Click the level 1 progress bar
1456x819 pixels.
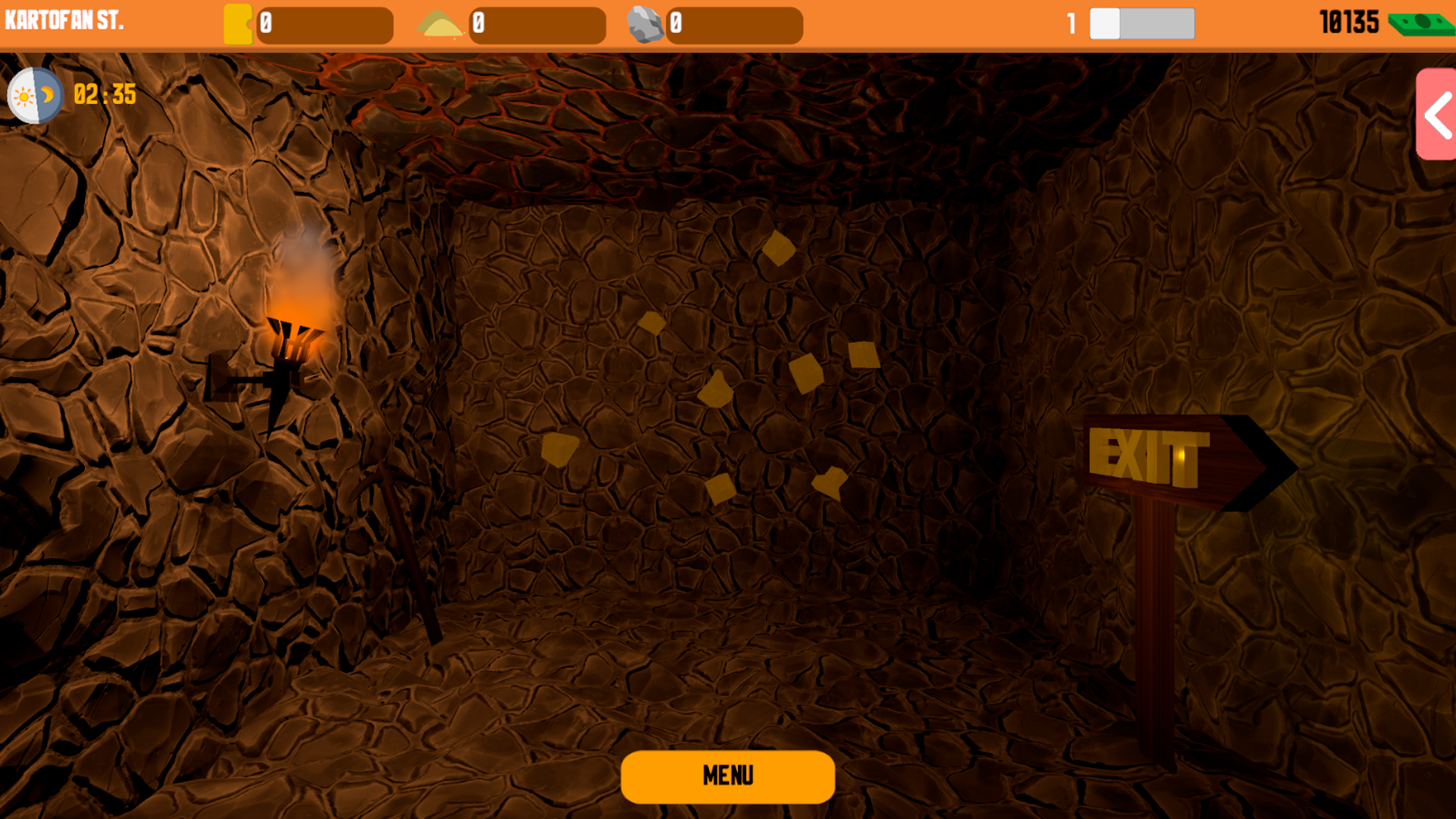[1141, 24]
